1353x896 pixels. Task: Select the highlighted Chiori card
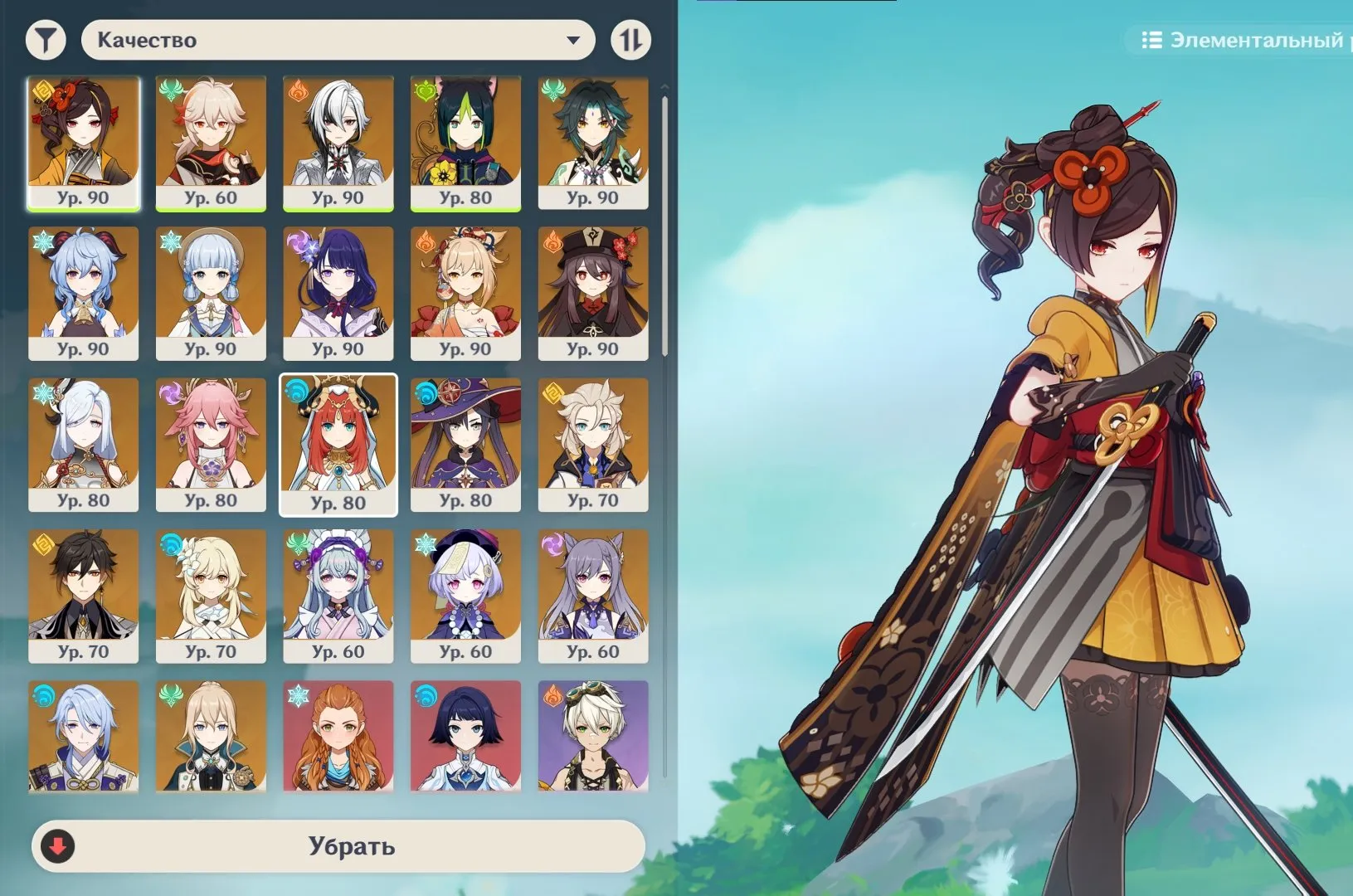(x=83, y=141)
